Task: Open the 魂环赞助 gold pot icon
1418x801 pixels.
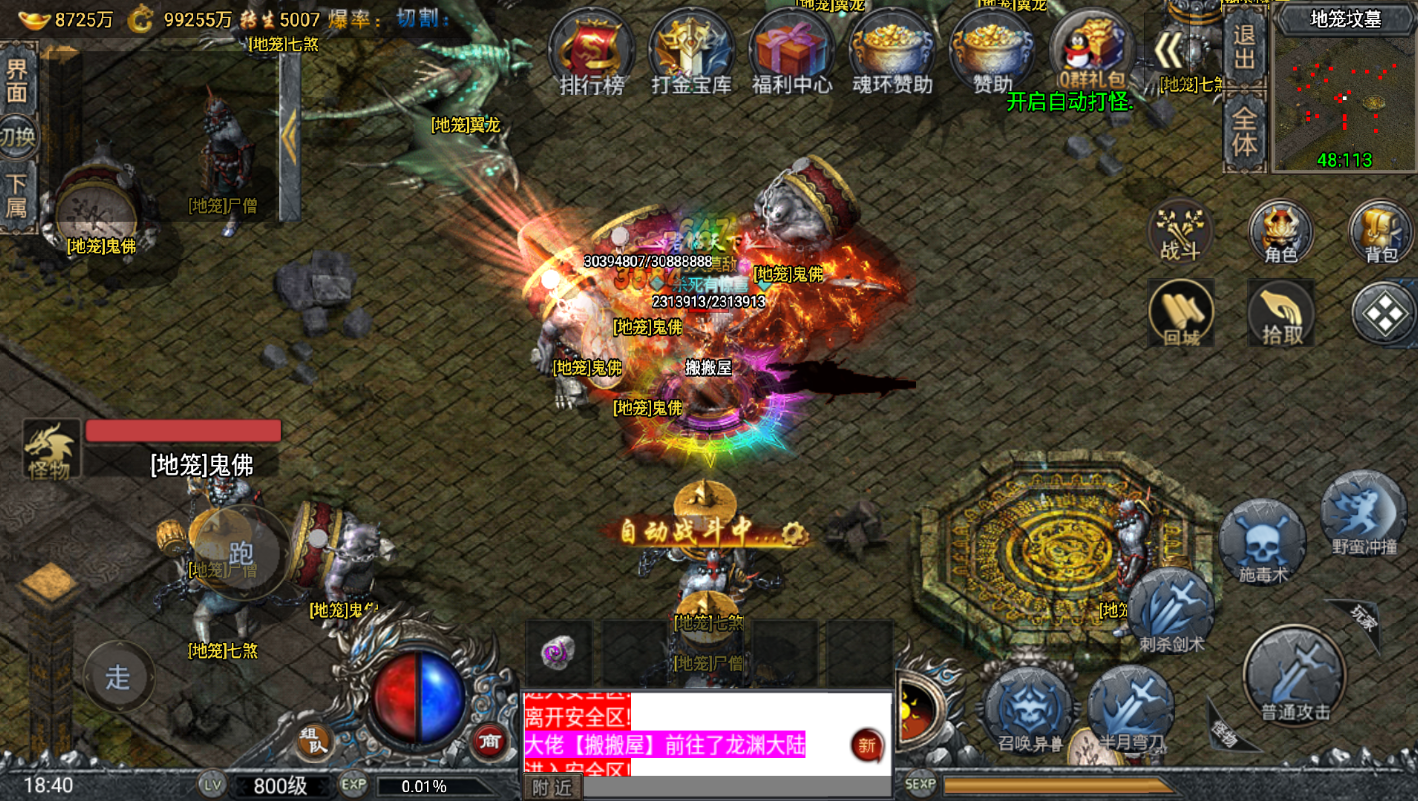Action: [x=892, y=53]
